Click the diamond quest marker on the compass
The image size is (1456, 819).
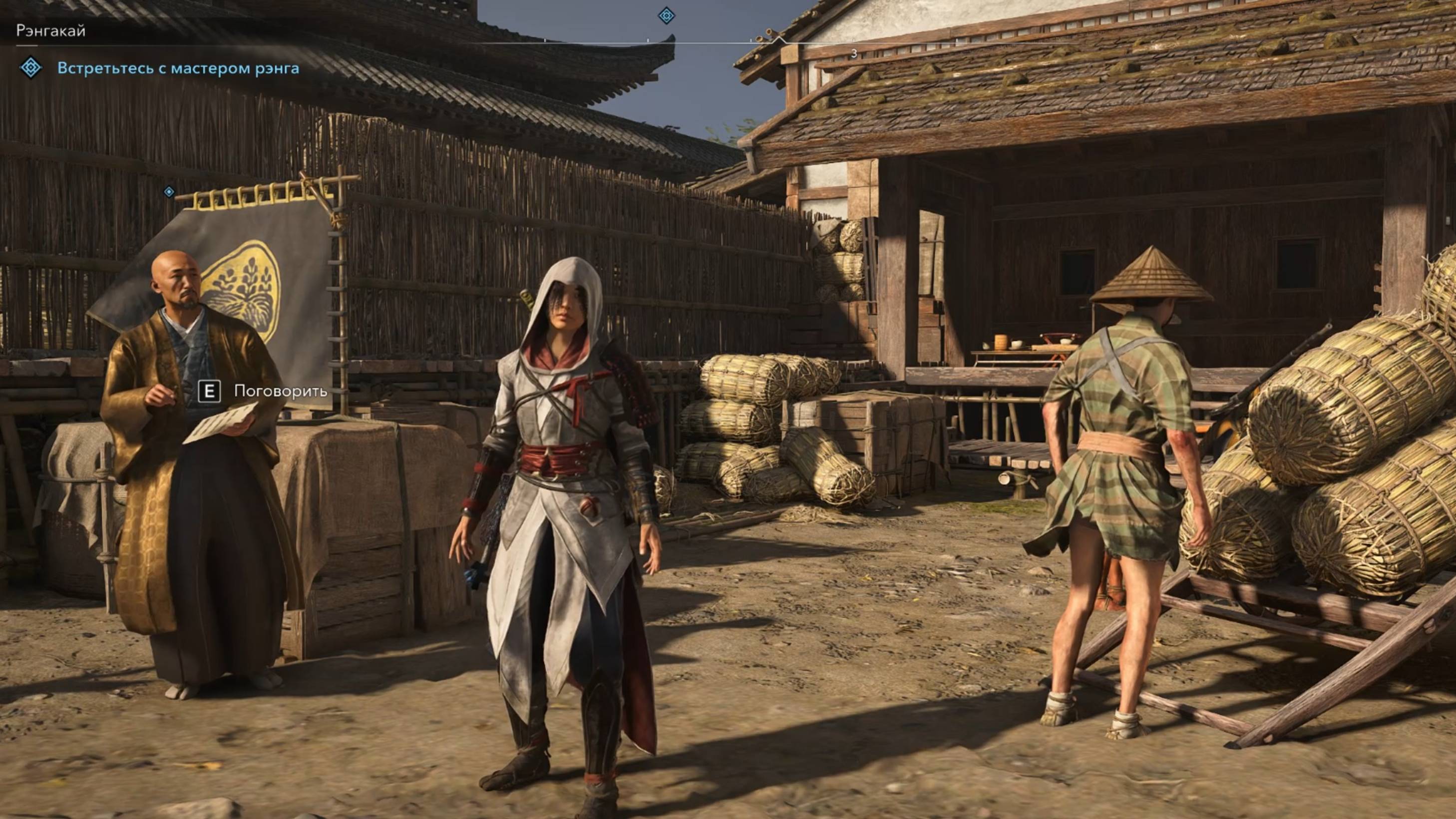pyautogui.click(x=667, y=16)
